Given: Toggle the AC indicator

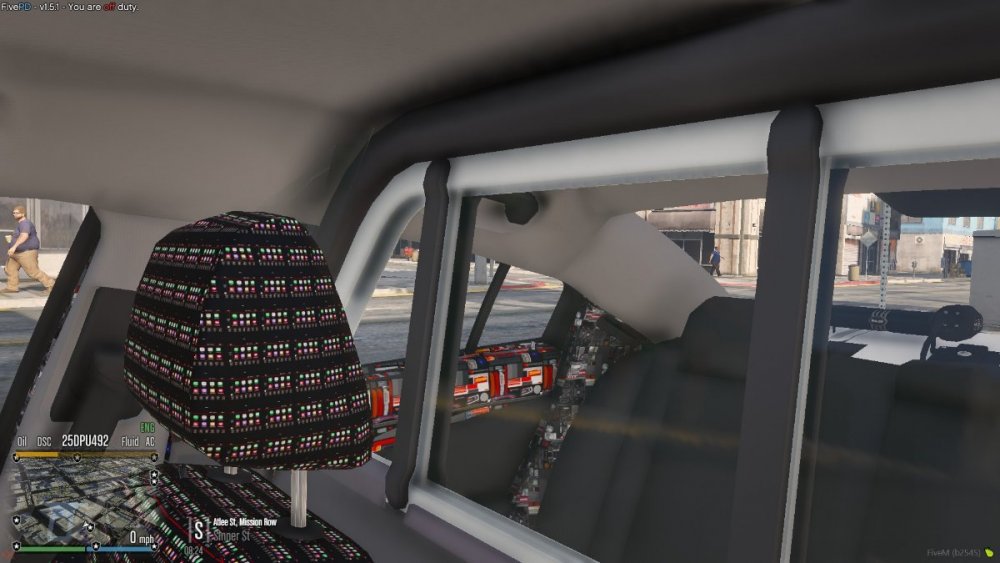Looking at the screenshot, I should point(149,441).
